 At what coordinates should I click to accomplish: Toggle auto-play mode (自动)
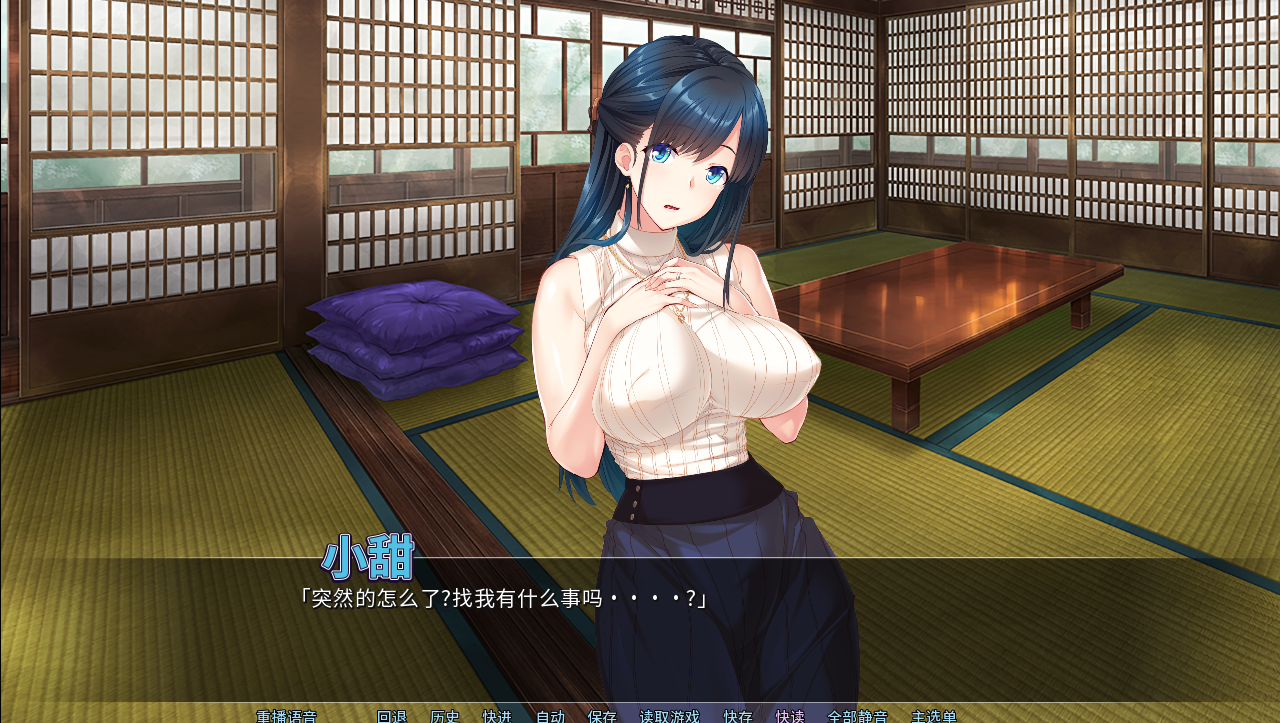click(x=550, y=716)
